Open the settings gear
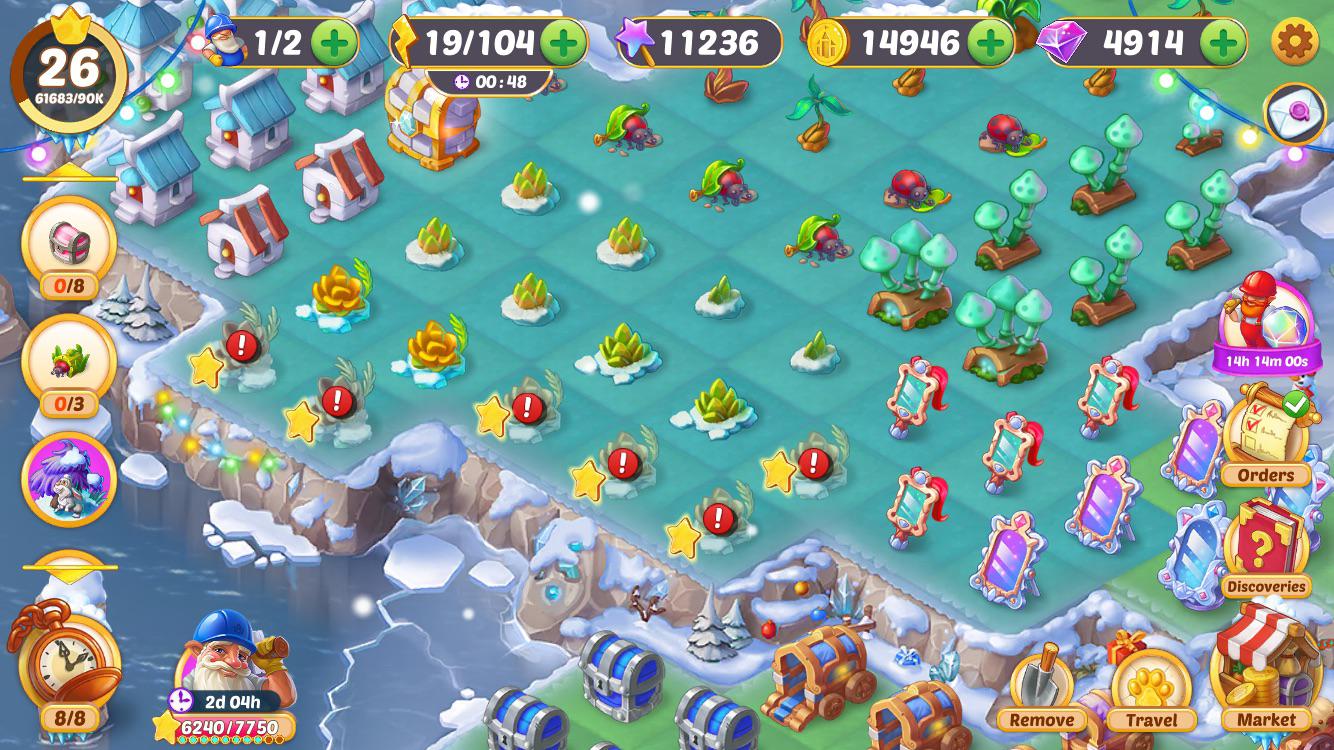 click(1294, 42)
